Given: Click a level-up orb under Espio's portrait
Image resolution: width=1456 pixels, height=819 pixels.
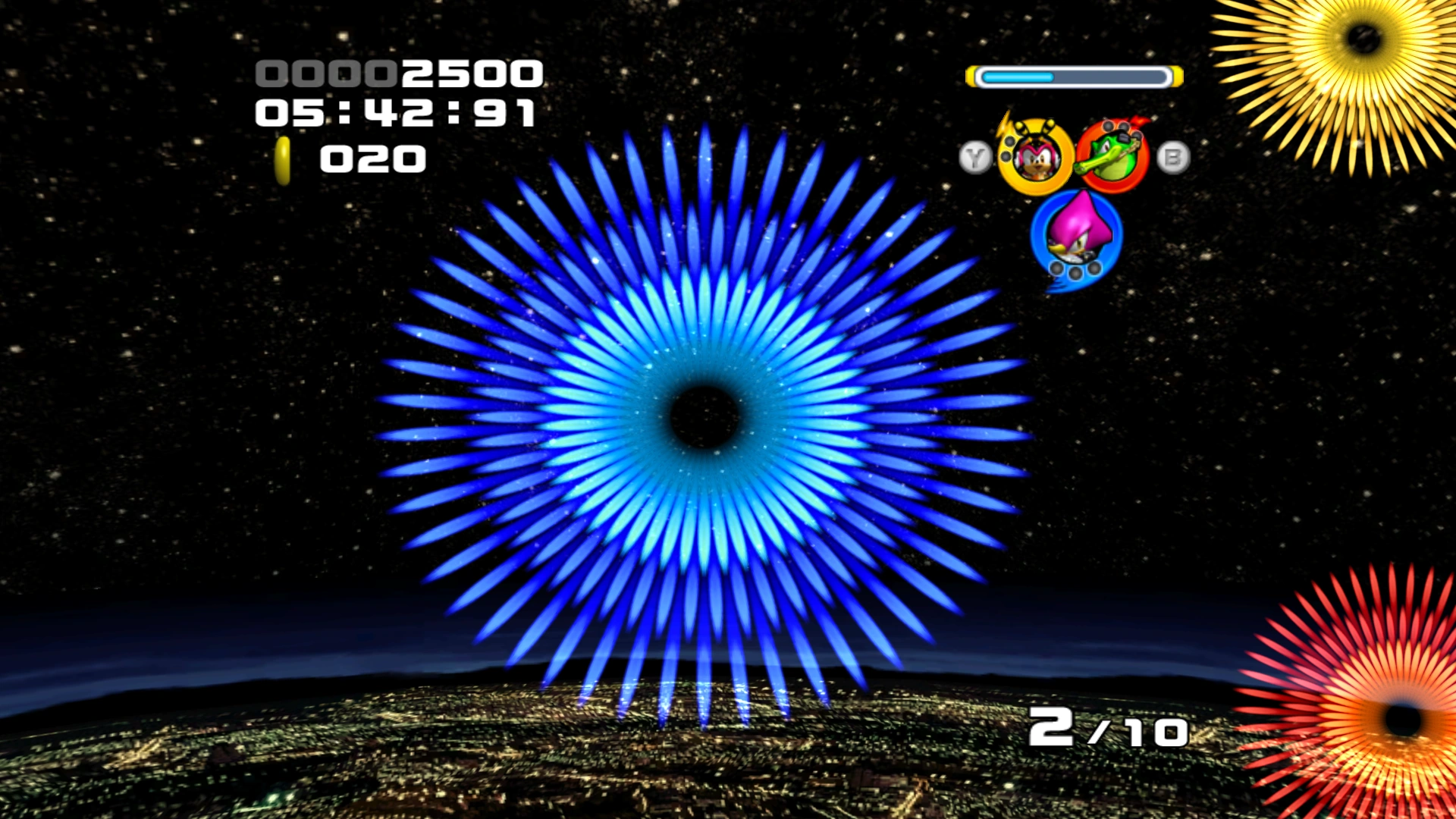Looking at the screenshot, I should point(1074,271).
